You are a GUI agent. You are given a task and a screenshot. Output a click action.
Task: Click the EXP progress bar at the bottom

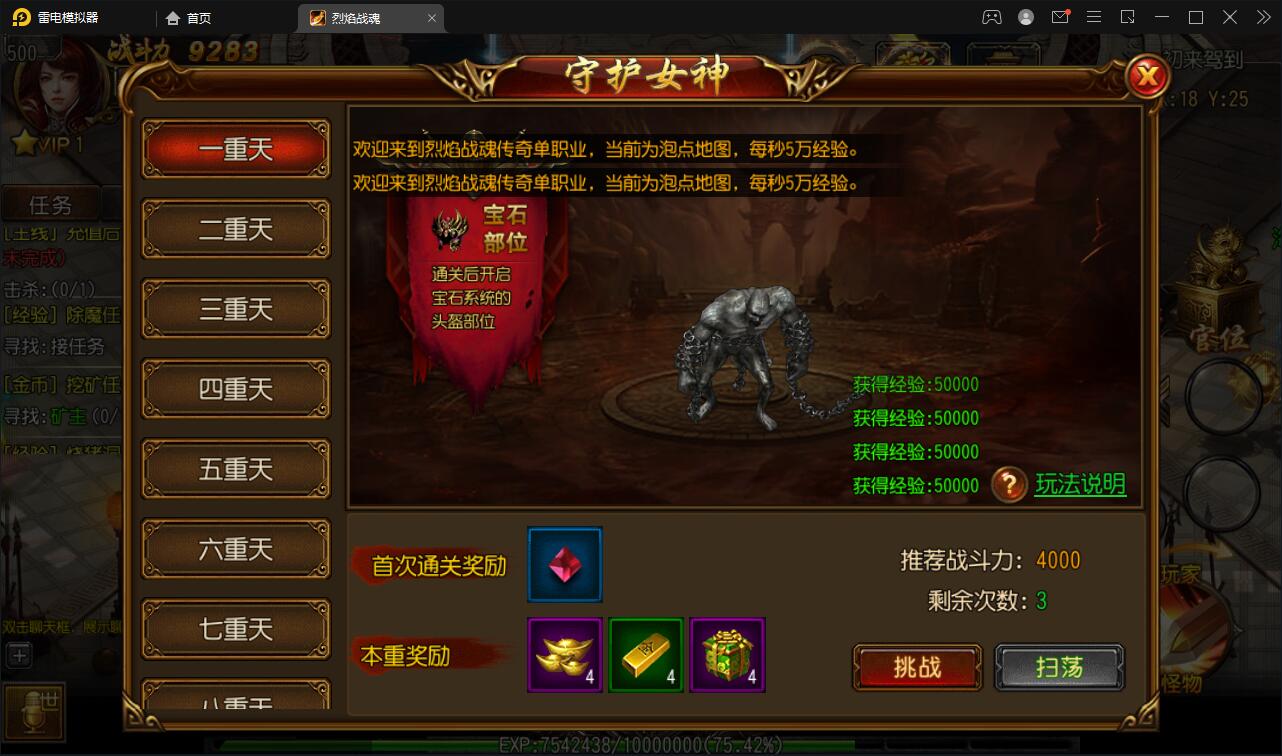(640, 744)
